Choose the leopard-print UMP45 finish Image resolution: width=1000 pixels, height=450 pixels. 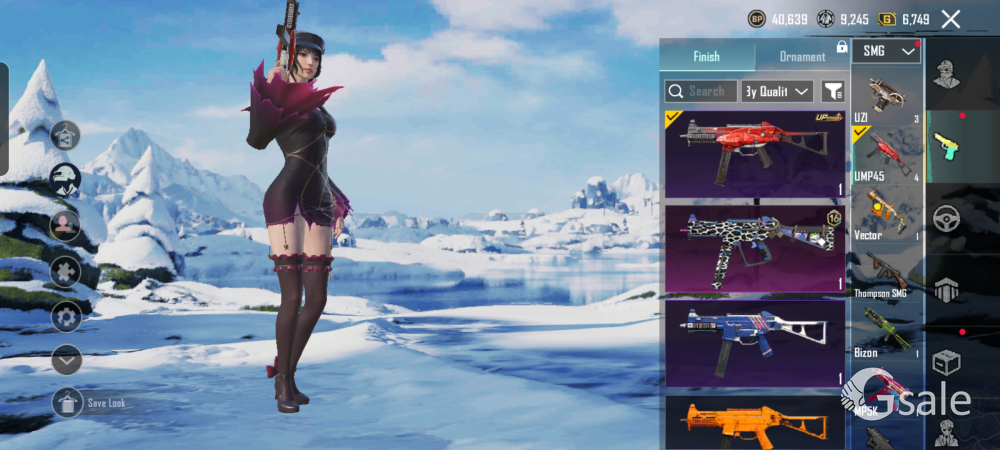click(756, 249)
